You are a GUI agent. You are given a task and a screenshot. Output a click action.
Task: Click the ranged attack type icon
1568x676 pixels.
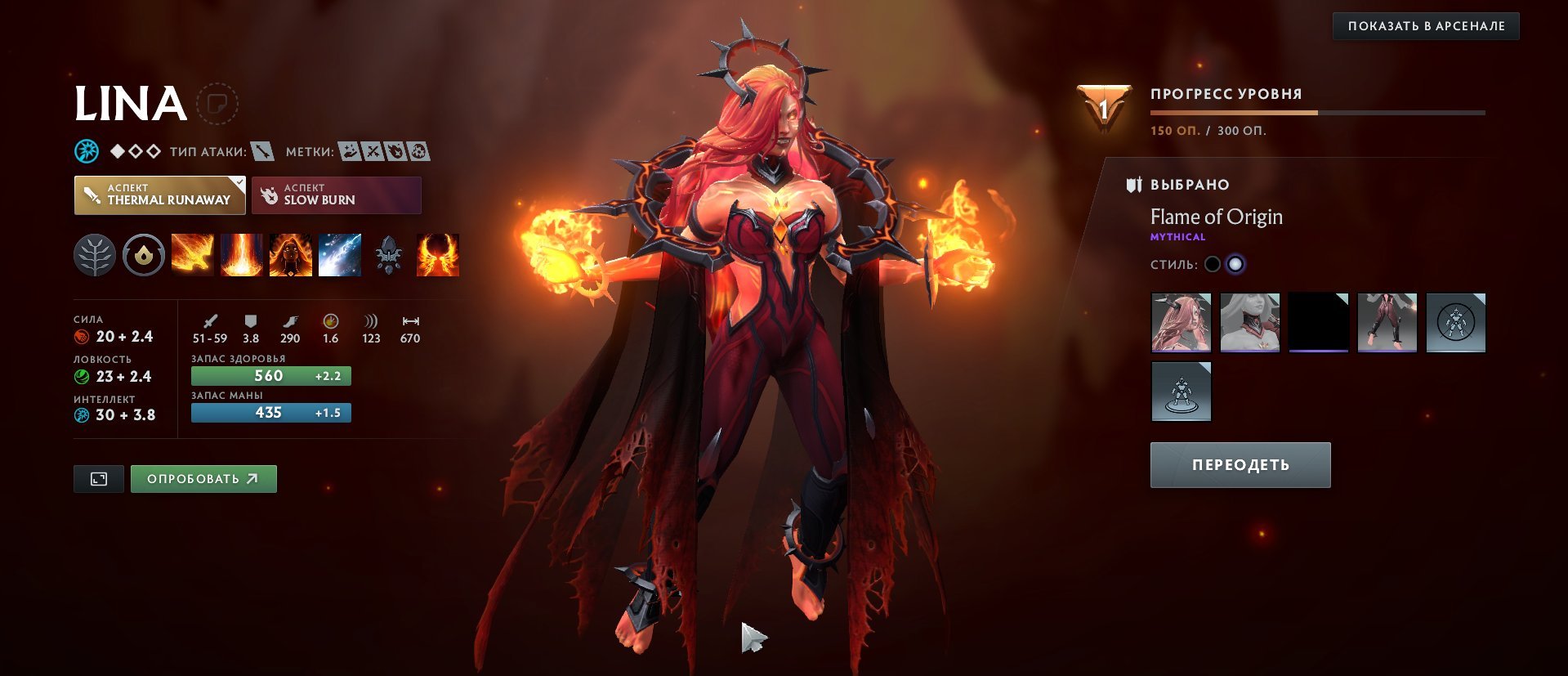click(x=261, y=150)
